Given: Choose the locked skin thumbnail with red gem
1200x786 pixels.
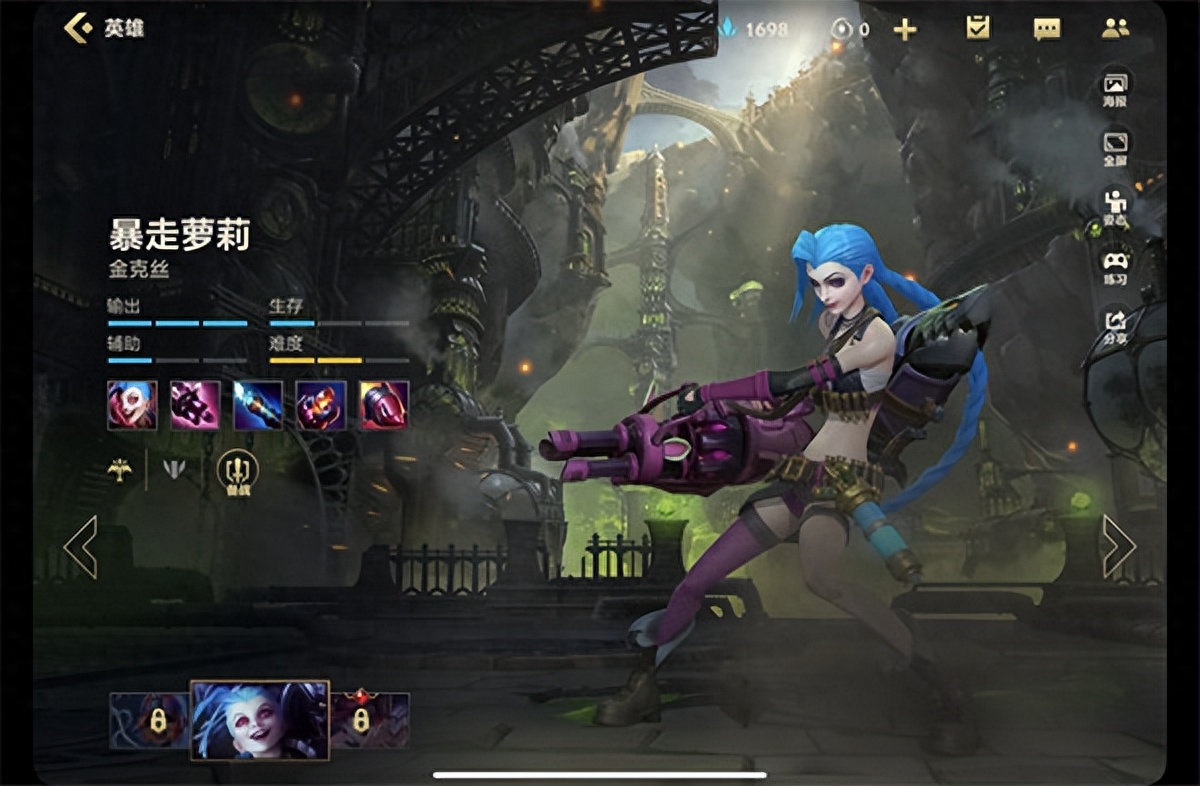Looking at the screenshot, I should 369,720.
